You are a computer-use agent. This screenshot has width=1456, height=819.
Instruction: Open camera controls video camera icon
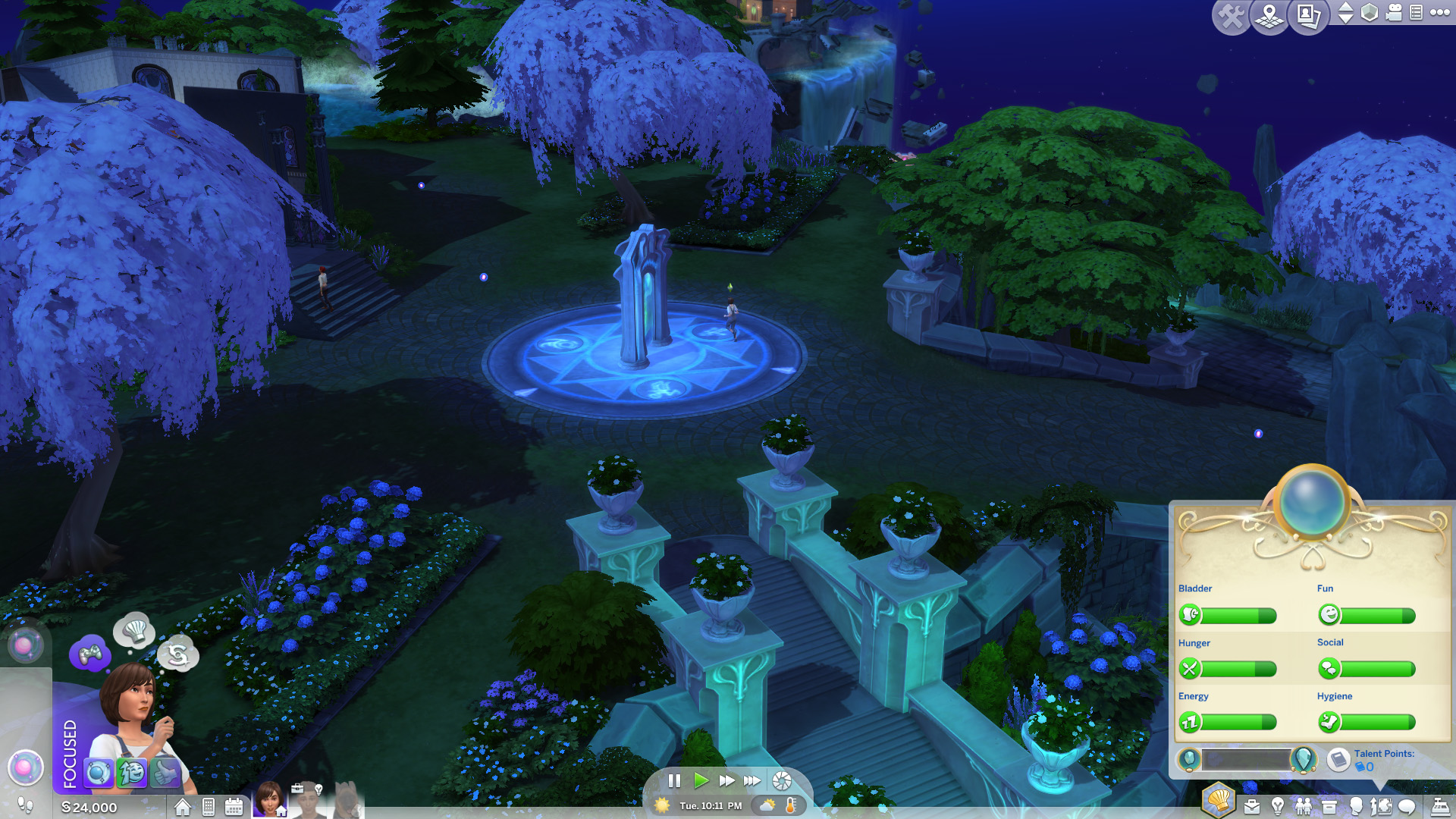click(1394, 13)
